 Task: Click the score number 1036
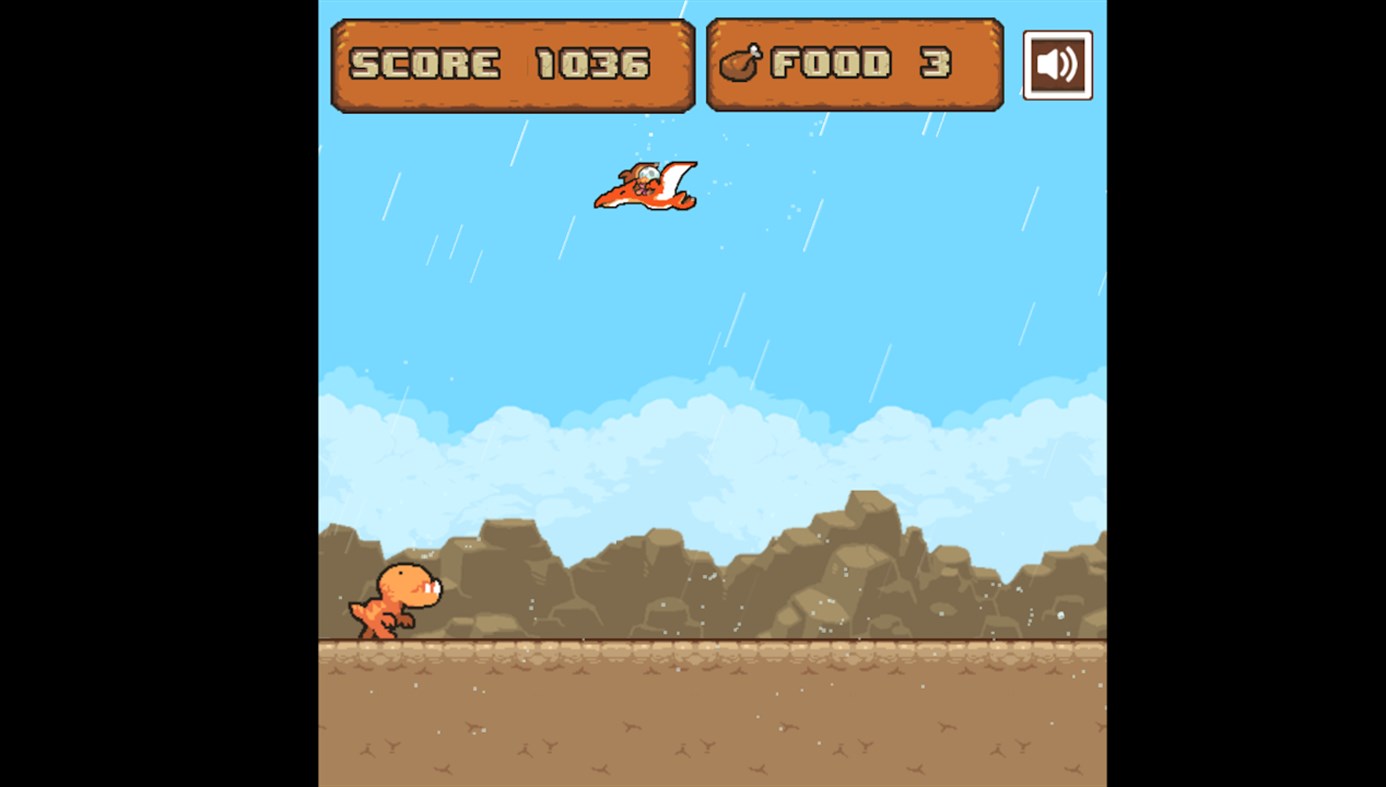pyautogui.click(x=595, y=63)
